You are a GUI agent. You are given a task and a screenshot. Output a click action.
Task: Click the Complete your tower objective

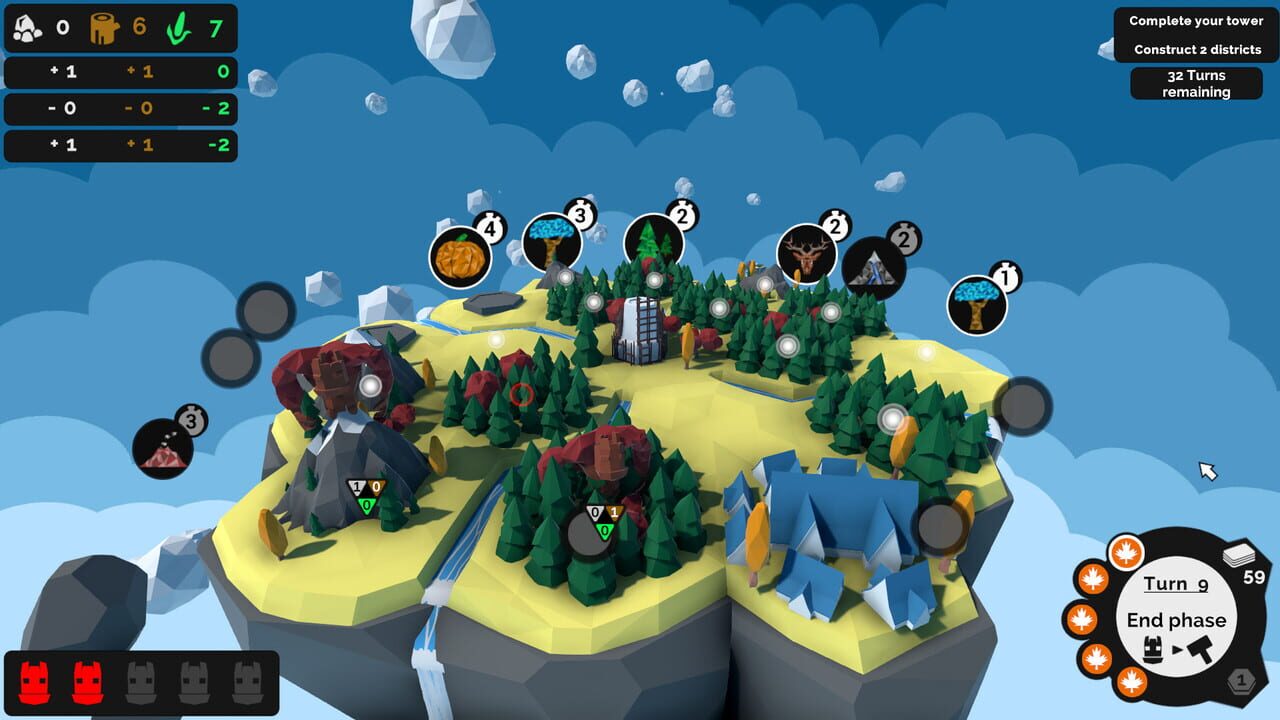coord(1196,20)
